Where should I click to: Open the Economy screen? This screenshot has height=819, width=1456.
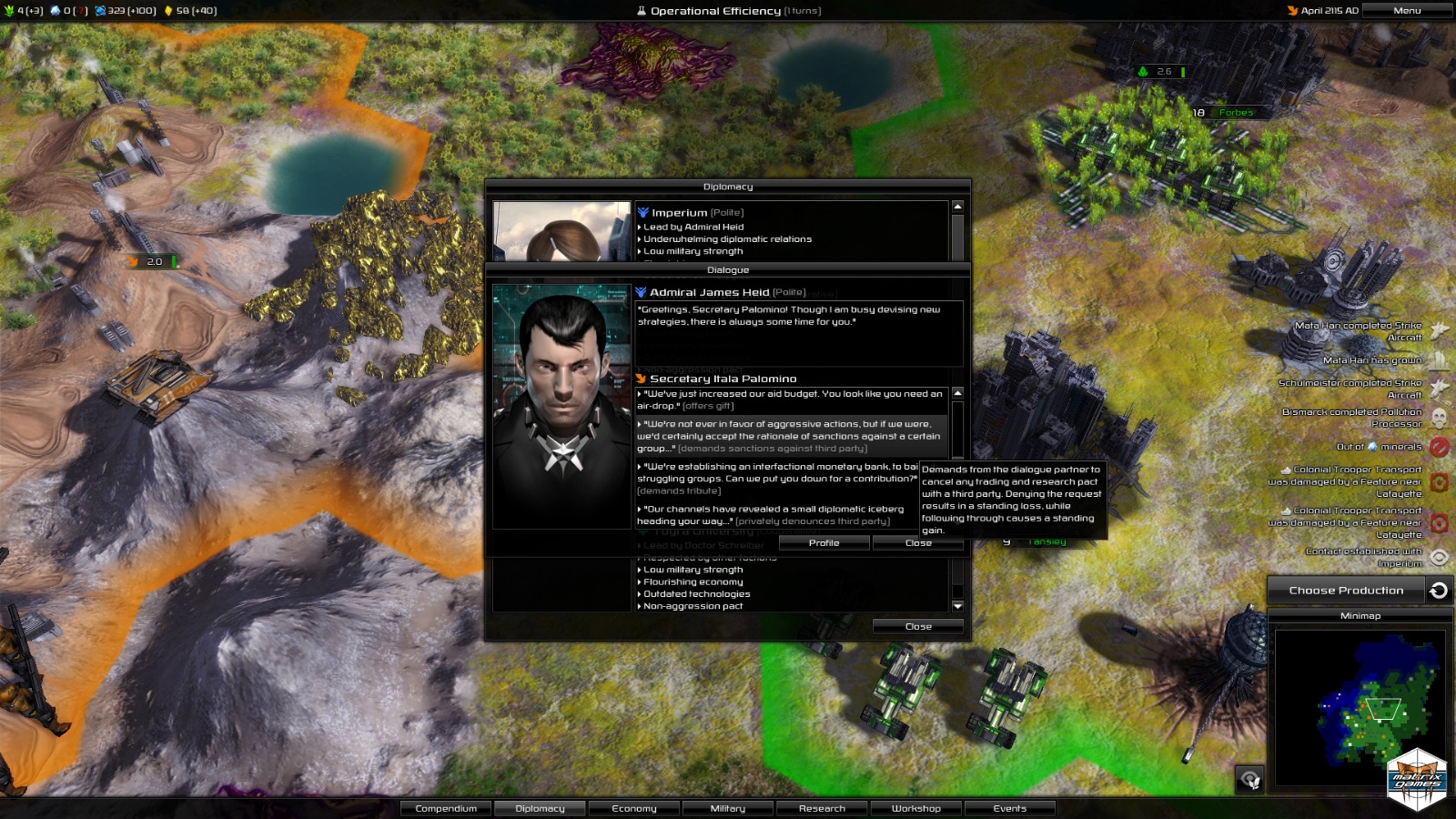pyautogui.click(x=634, y=808)
